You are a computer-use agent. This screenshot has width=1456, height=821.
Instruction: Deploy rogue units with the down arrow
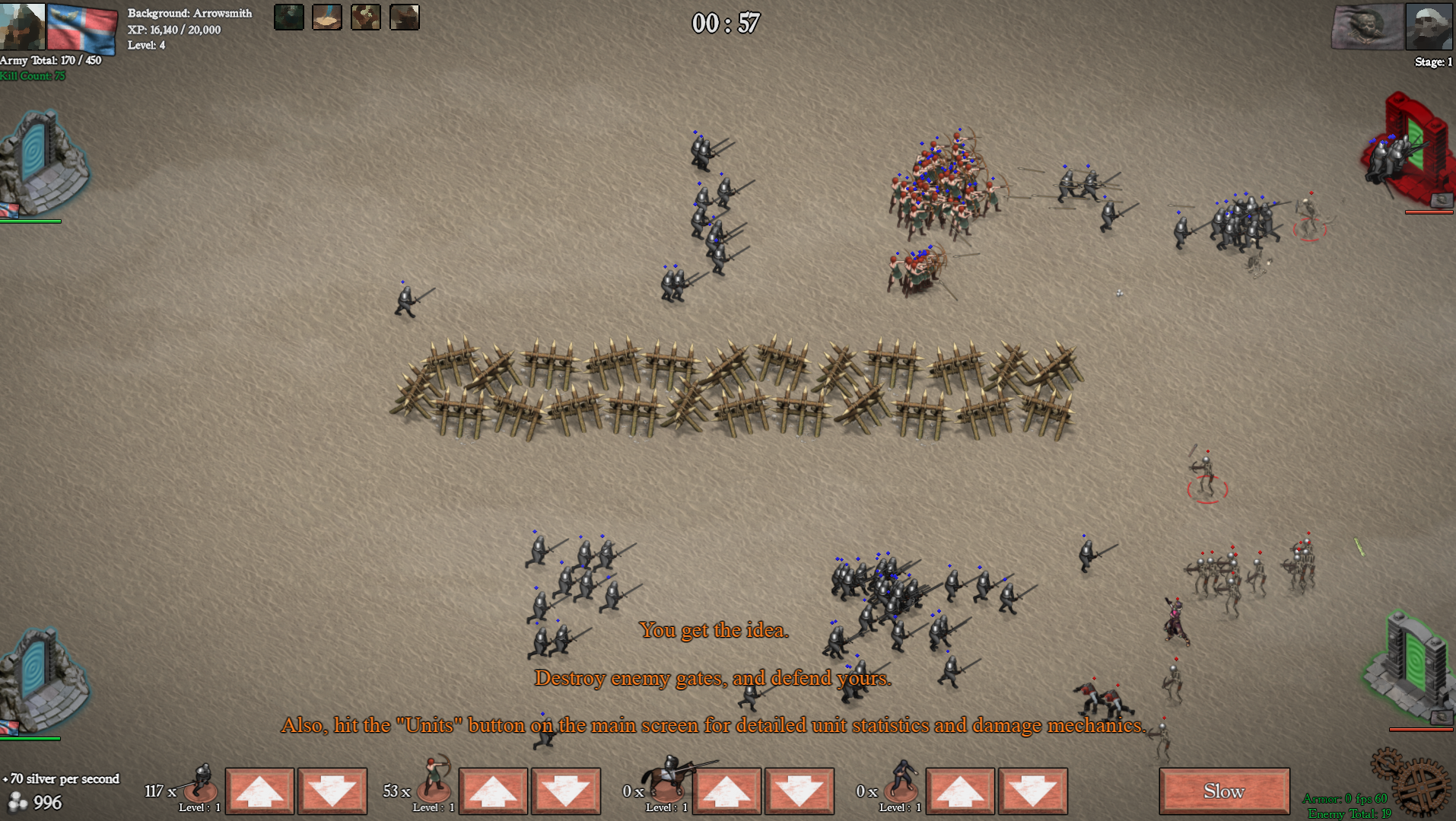[1032, 791]
